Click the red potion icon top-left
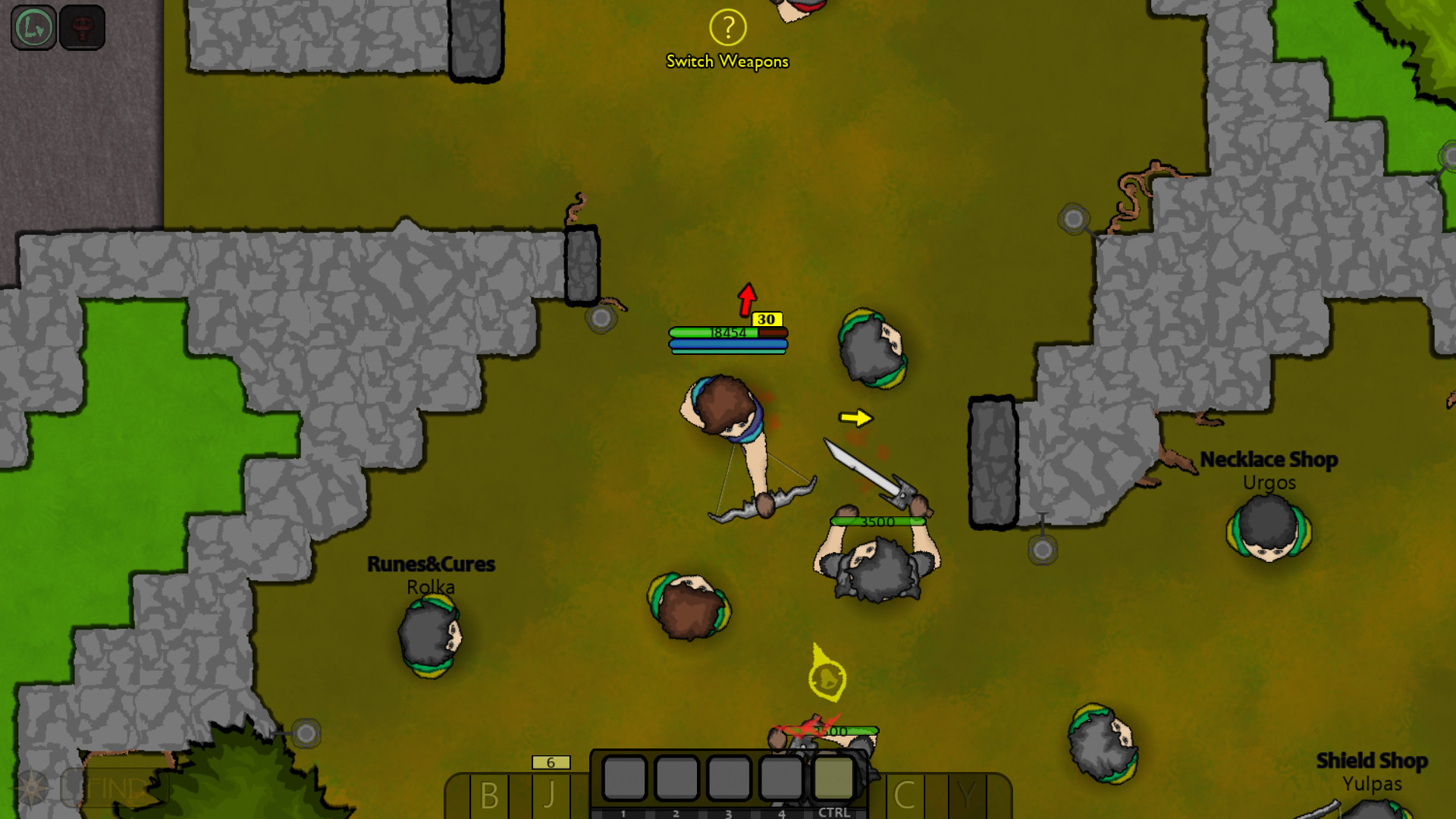 [x=82, y=29]
